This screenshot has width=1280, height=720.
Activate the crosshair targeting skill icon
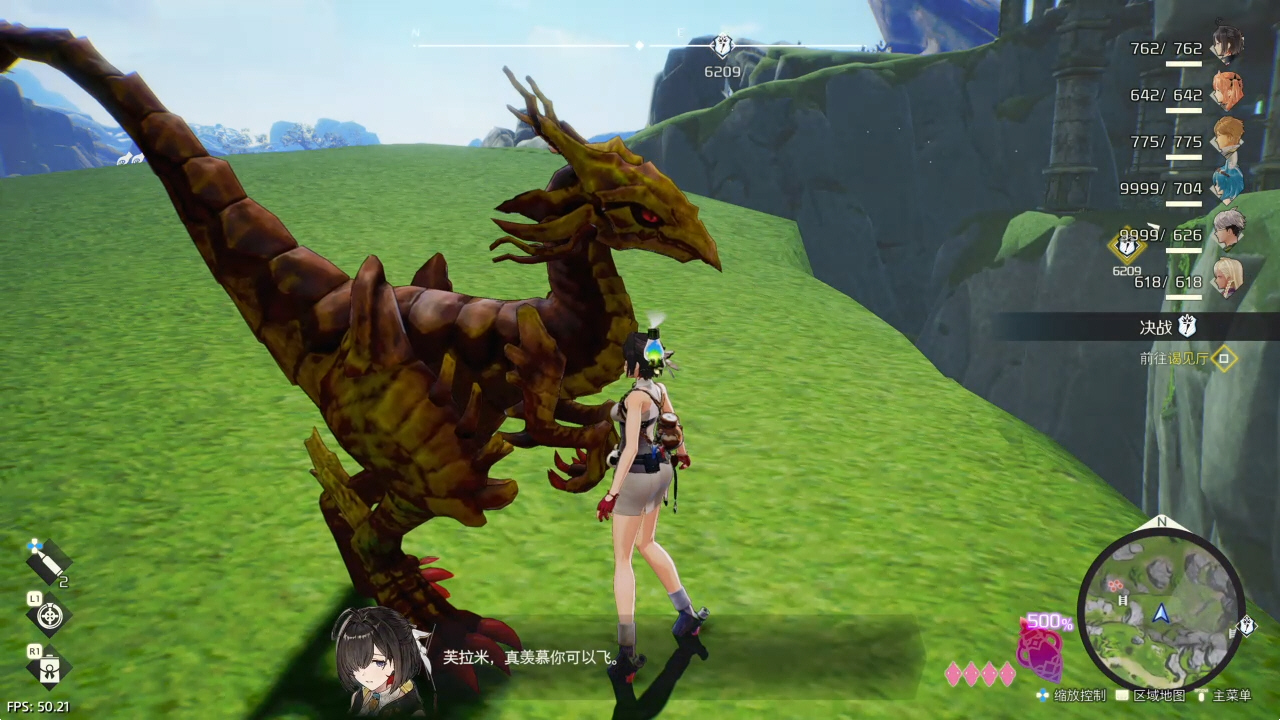[48, 616]
